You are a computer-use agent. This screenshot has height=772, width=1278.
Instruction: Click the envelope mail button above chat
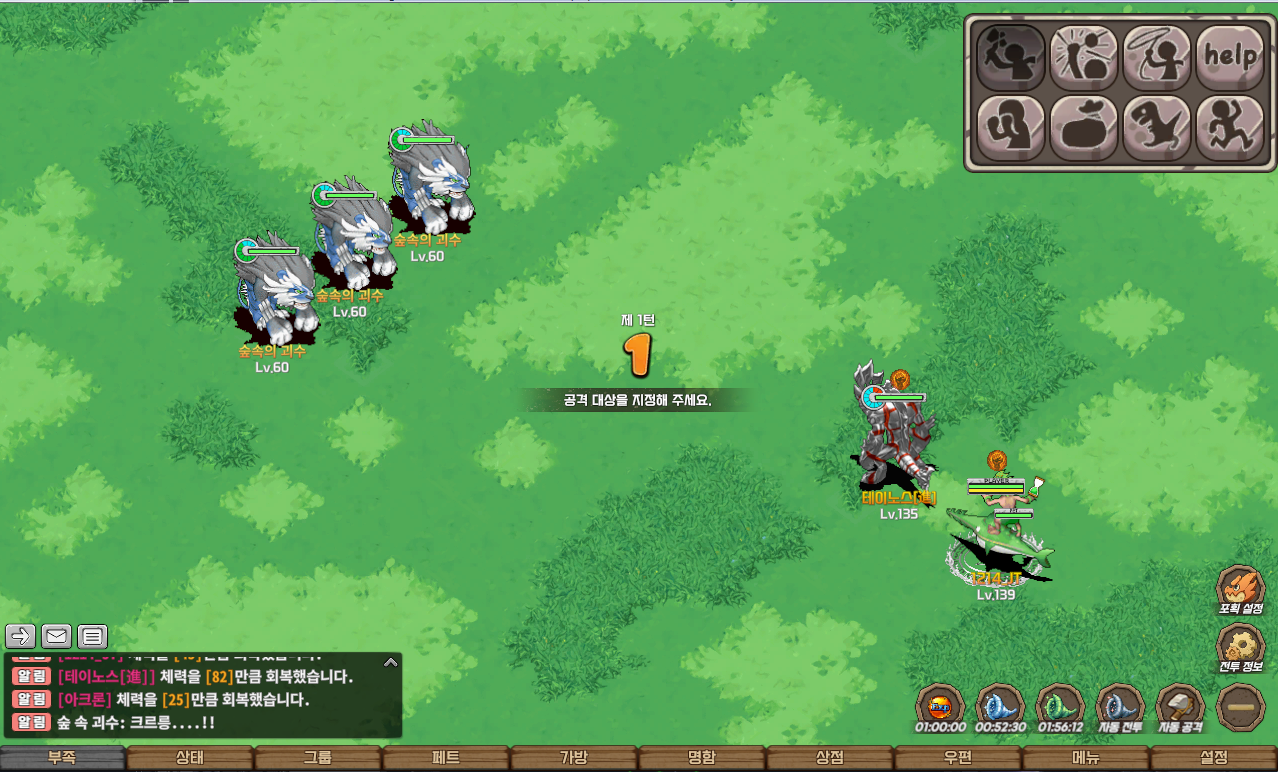57,636
